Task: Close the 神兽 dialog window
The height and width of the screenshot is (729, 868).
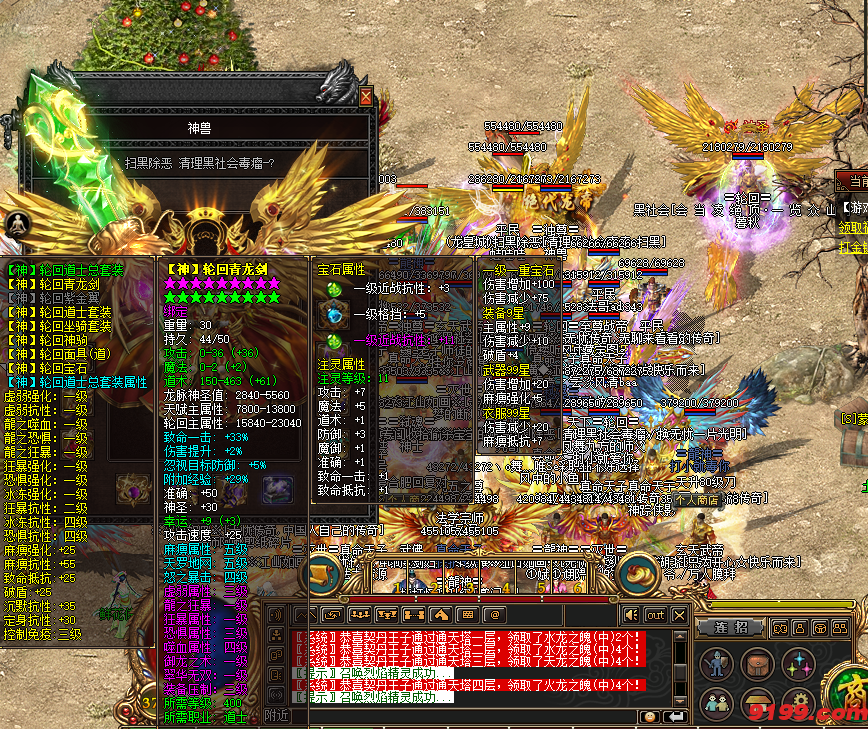Action: (x=366, y=97)
